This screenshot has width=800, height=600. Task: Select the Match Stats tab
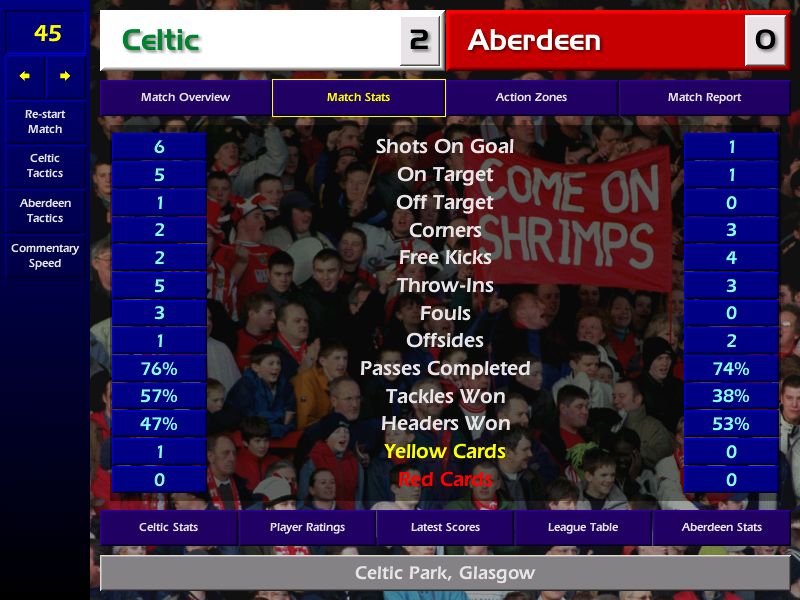coord(358,98)
